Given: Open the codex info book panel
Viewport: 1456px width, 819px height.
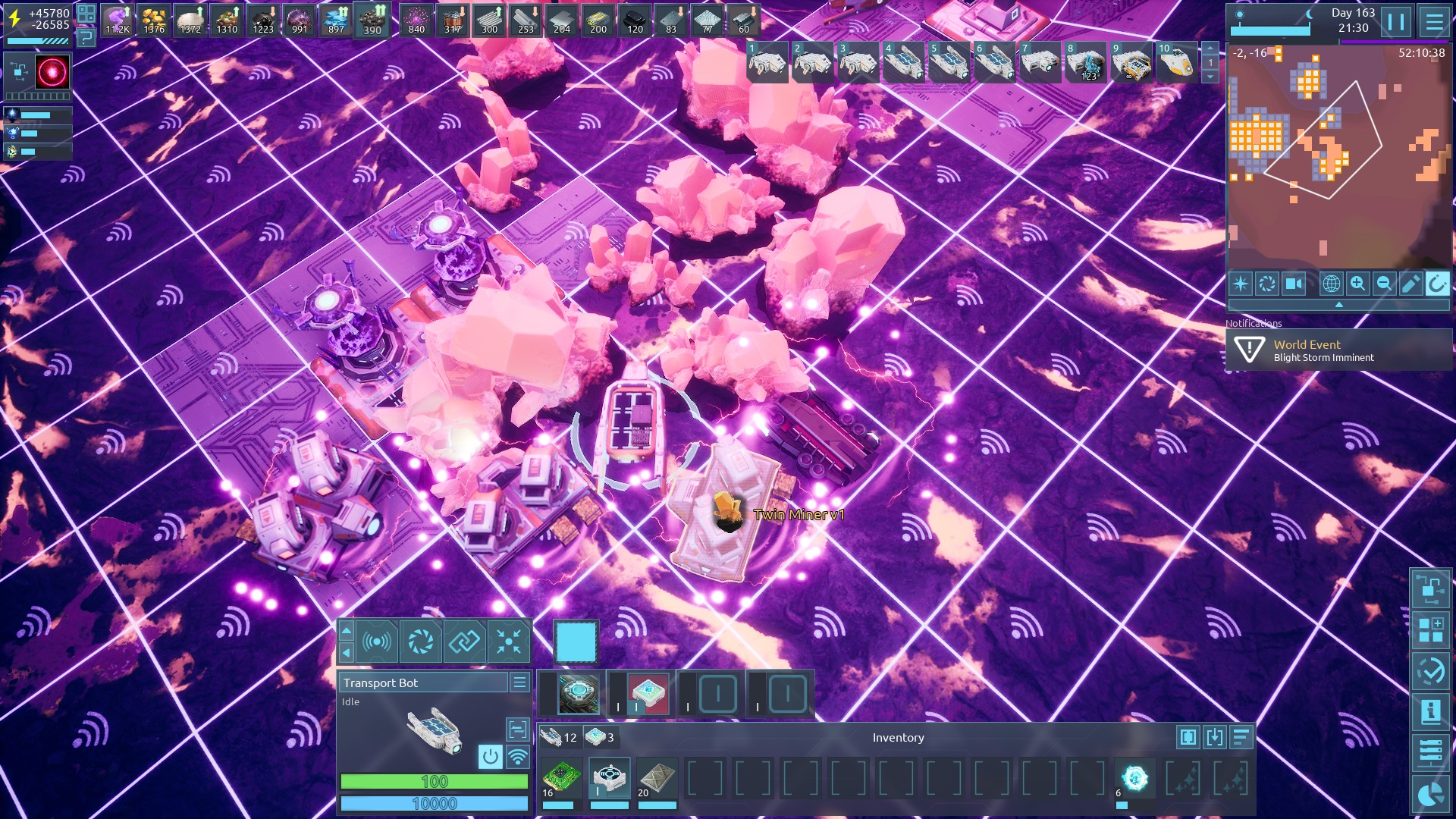Looking at the screenshot, I should 1430,712.
